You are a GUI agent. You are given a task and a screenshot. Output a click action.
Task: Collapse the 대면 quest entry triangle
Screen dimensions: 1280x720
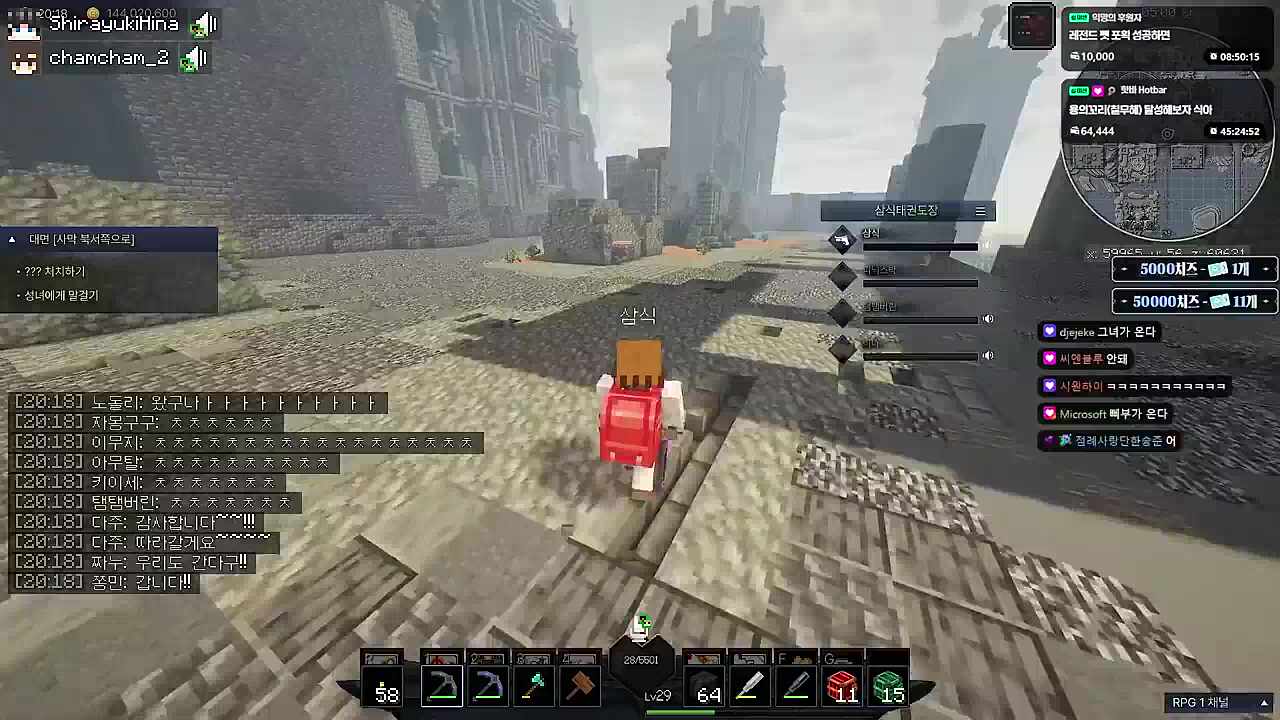pyautogui.click(x=12, y=239)
